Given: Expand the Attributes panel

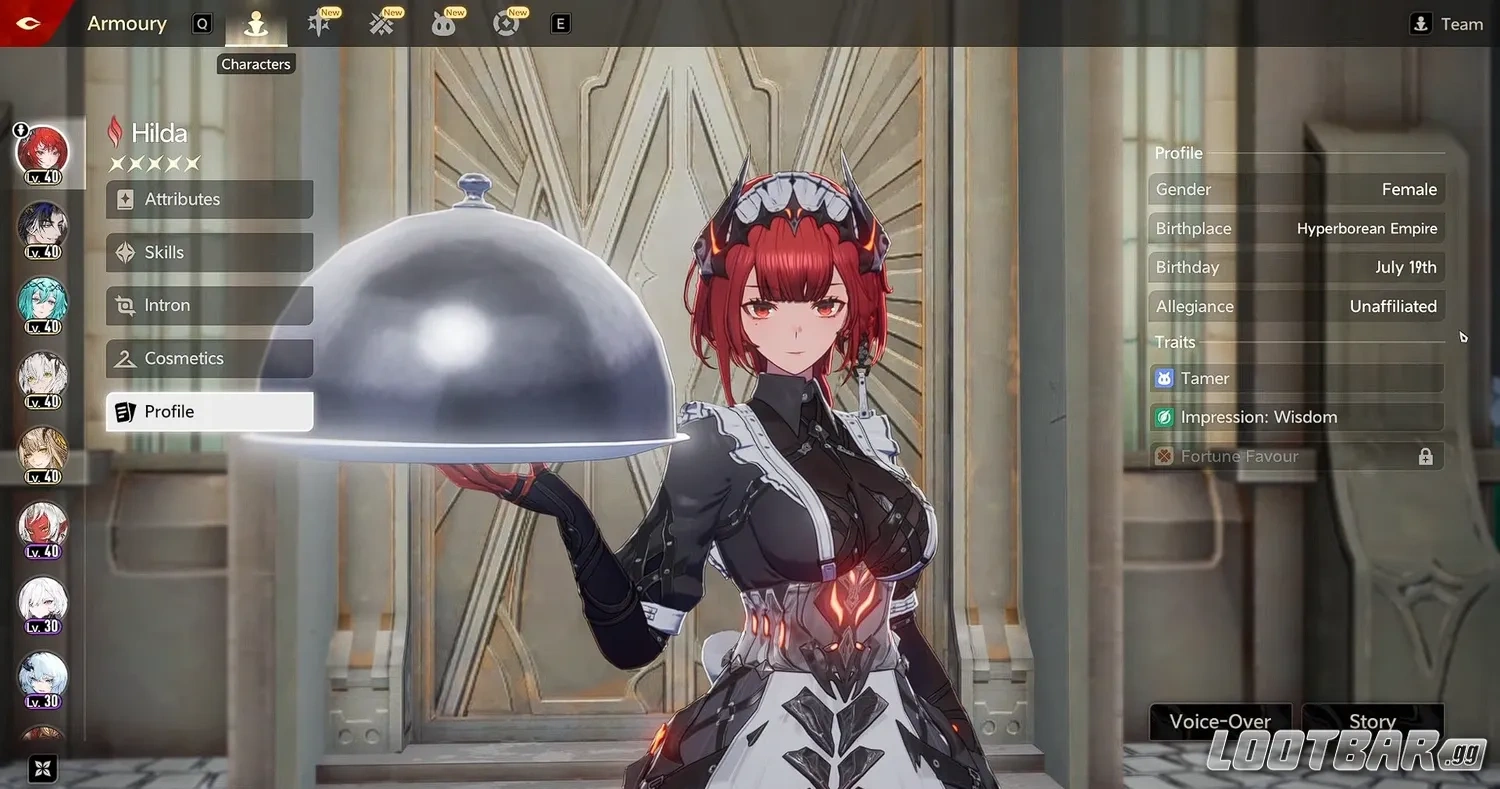Looking at the screenshot, I should click(209, 199).
